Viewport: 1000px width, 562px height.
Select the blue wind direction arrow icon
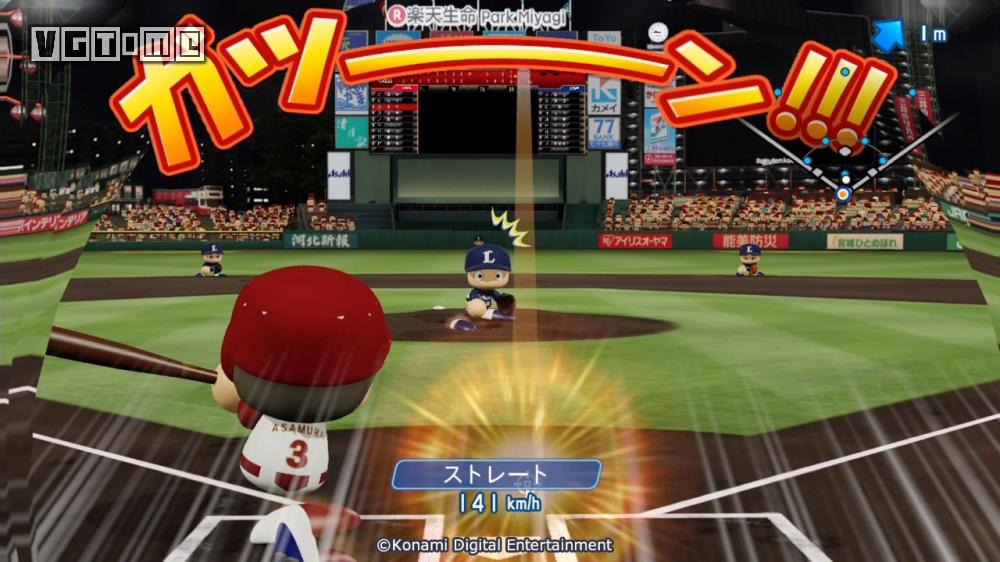888,35
